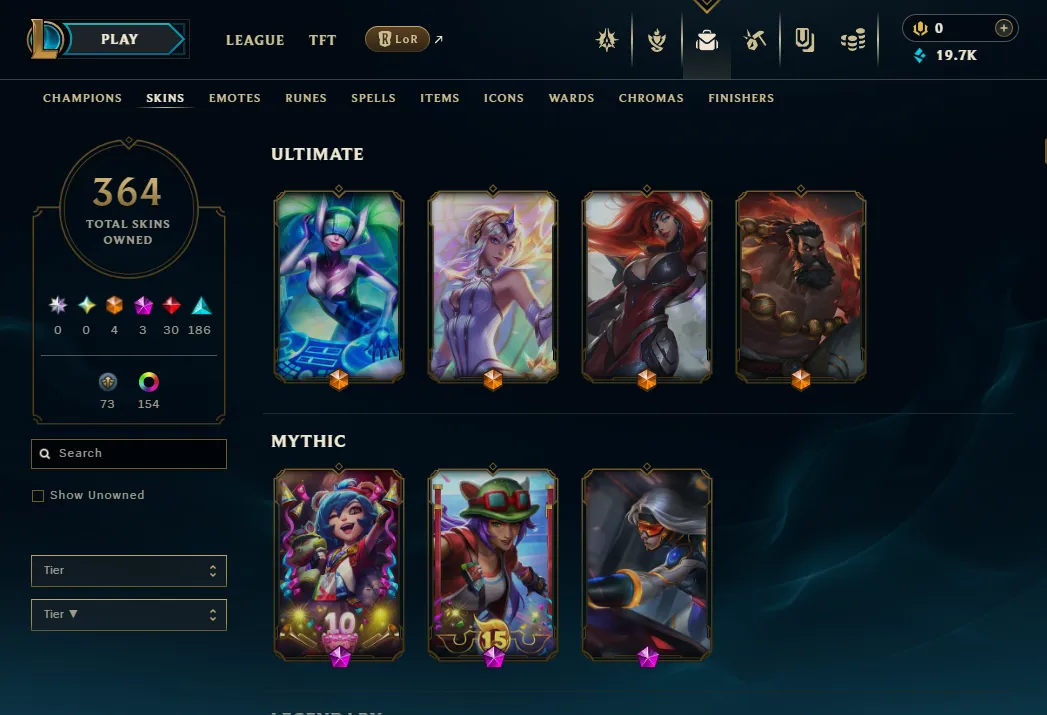Open the Chromas tab

point(651,98)
